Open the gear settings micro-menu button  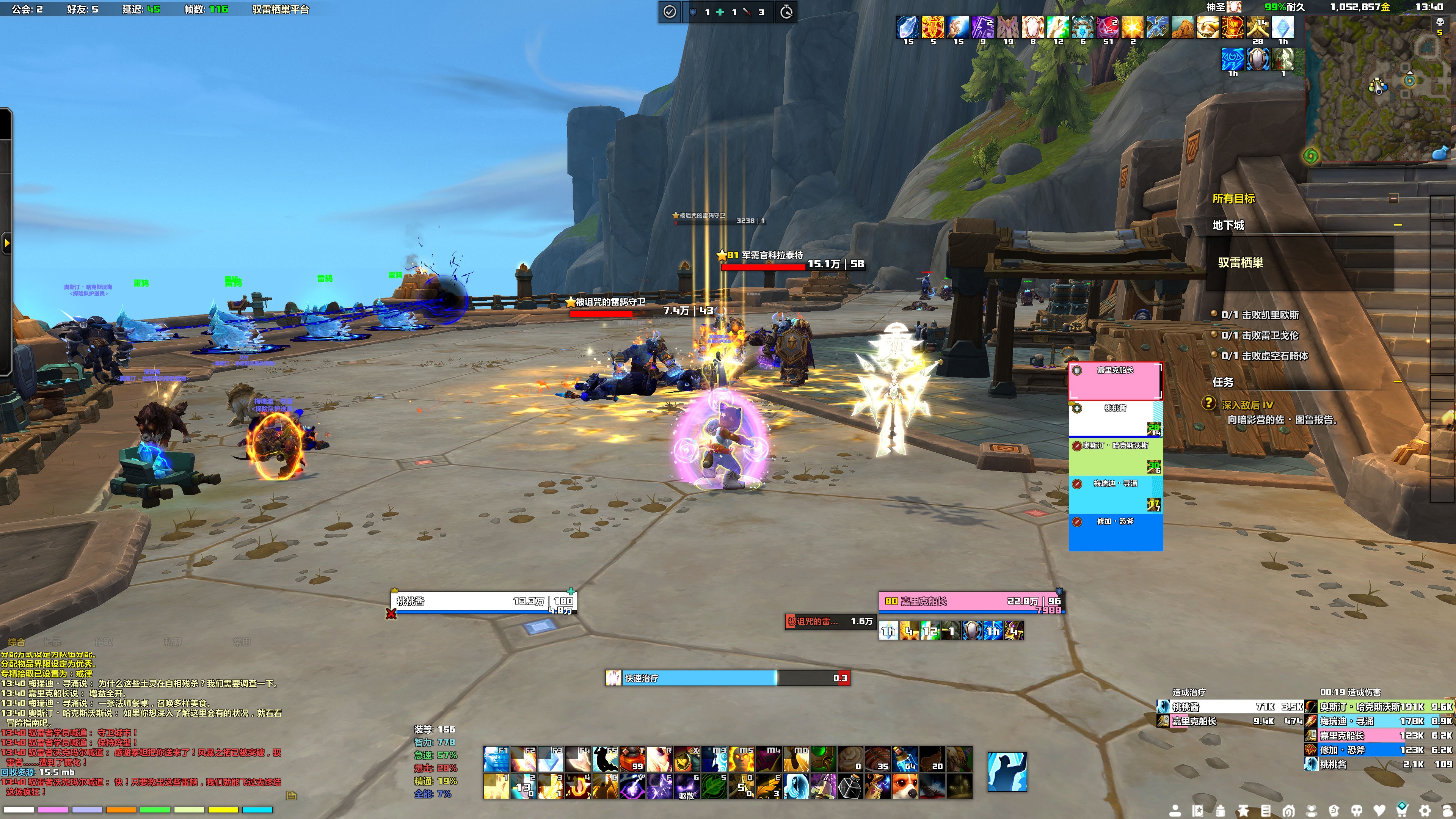pos(1425,811)
